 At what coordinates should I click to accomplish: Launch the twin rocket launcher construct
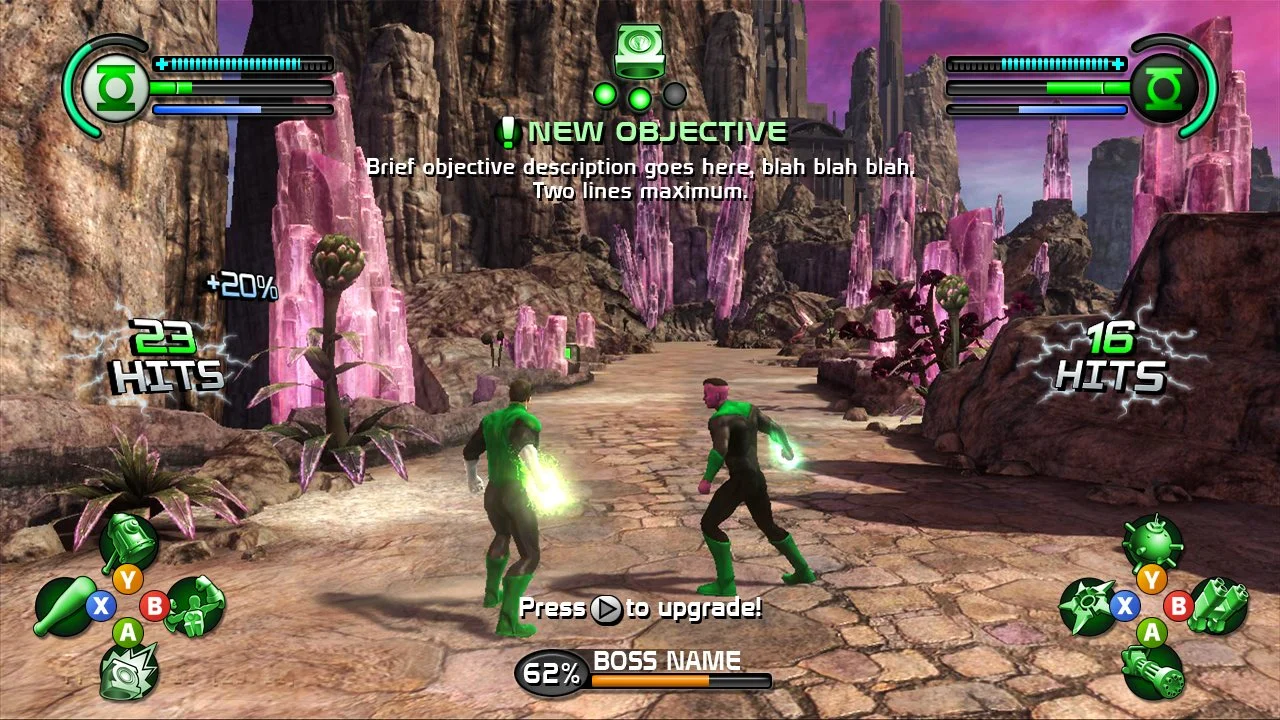pos(1218,606)
